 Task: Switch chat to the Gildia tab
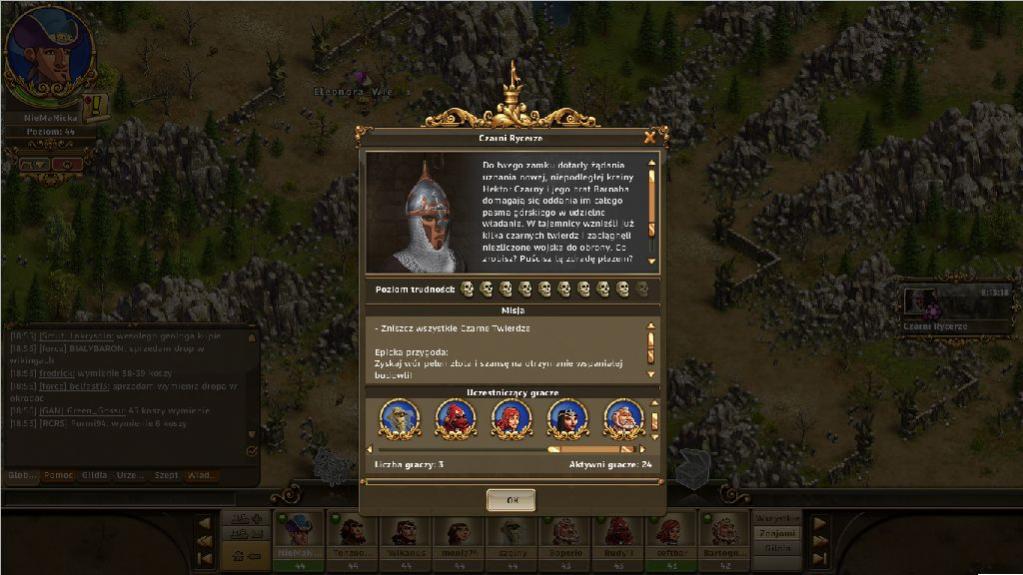coord(94,475)
